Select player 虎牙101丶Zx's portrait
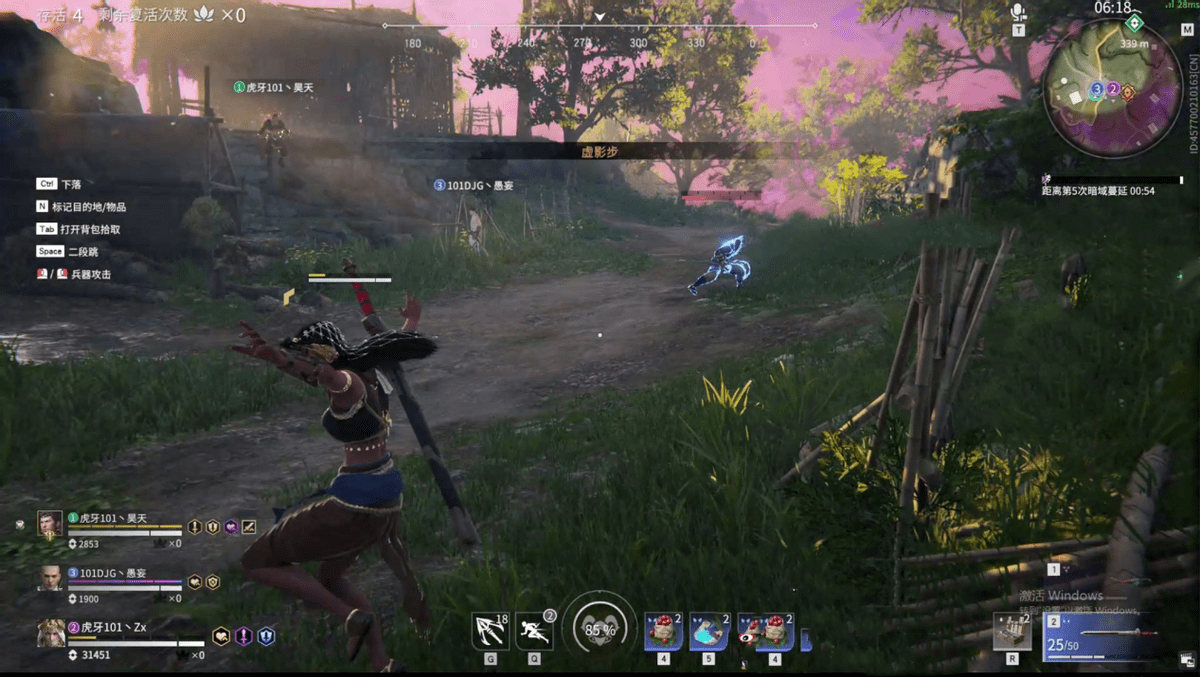The image size is (1200, 677). [x=50, y=632]
